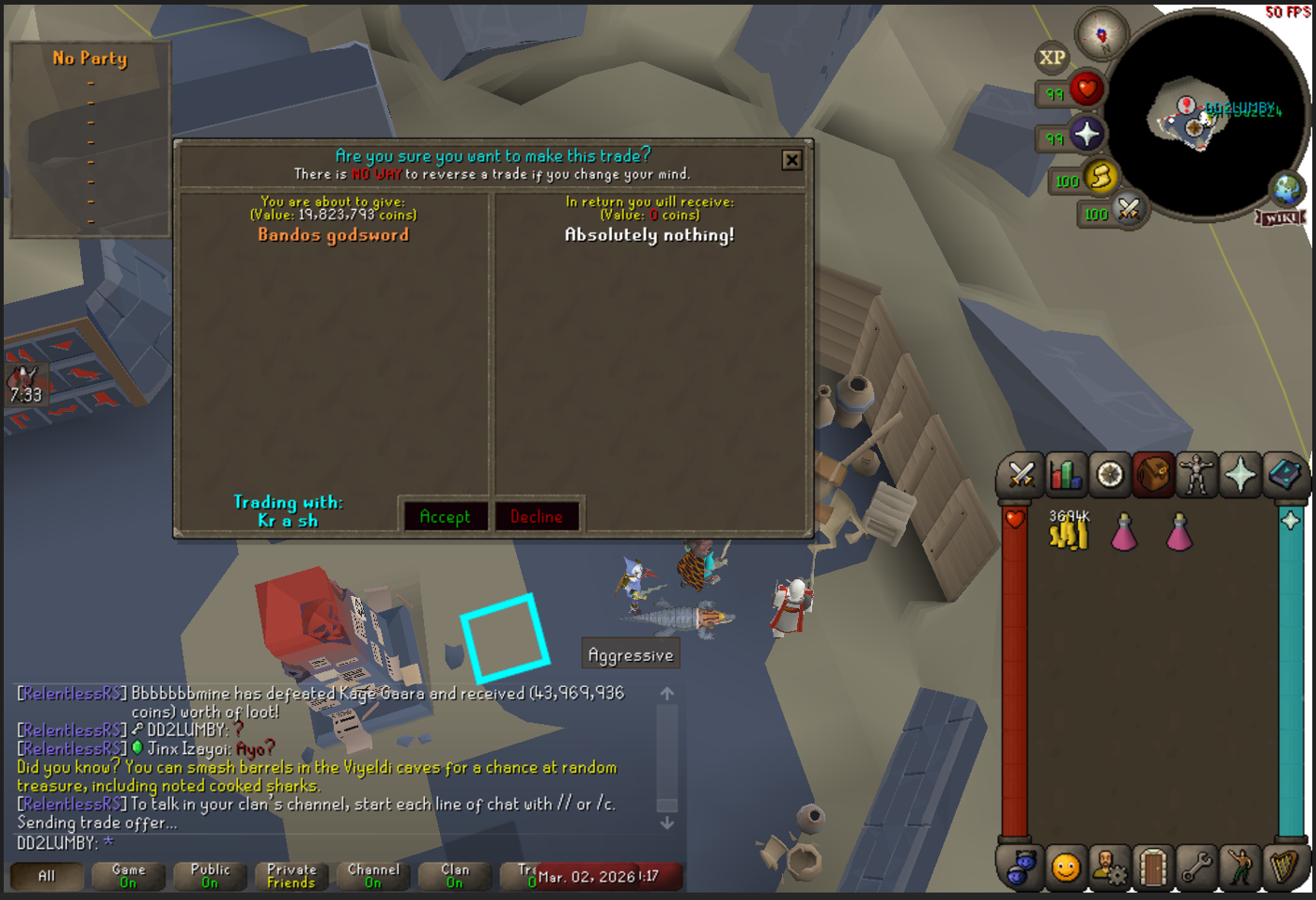The width and height of the screenshot is (1316, 900).
Task: Toggle the special attack orb
Action: pyautogui.click(x=1128, y=213)
